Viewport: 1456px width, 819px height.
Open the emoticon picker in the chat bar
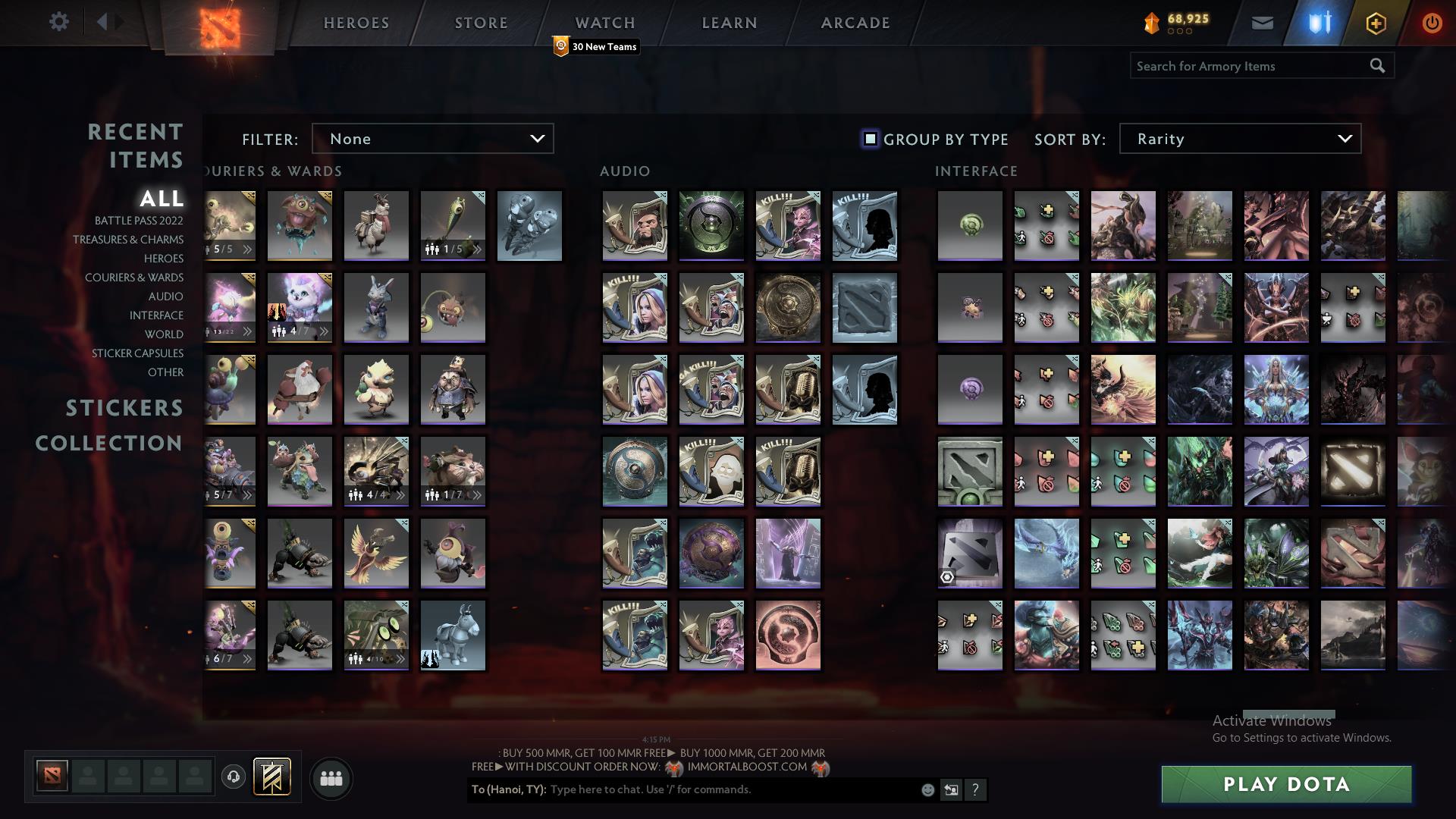(927, 789)
